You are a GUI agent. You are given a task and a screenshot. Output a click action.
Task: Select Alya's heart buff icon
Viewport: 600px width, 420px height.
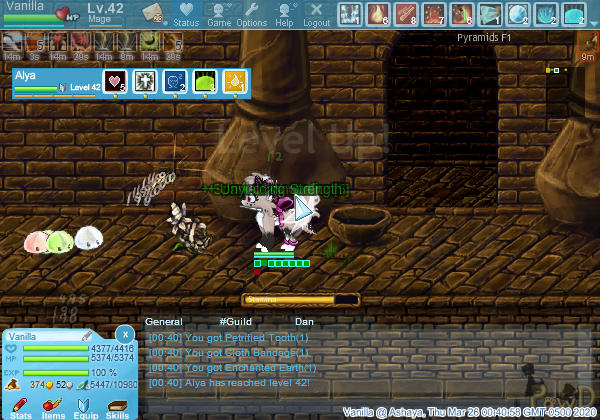pos(115,82)
